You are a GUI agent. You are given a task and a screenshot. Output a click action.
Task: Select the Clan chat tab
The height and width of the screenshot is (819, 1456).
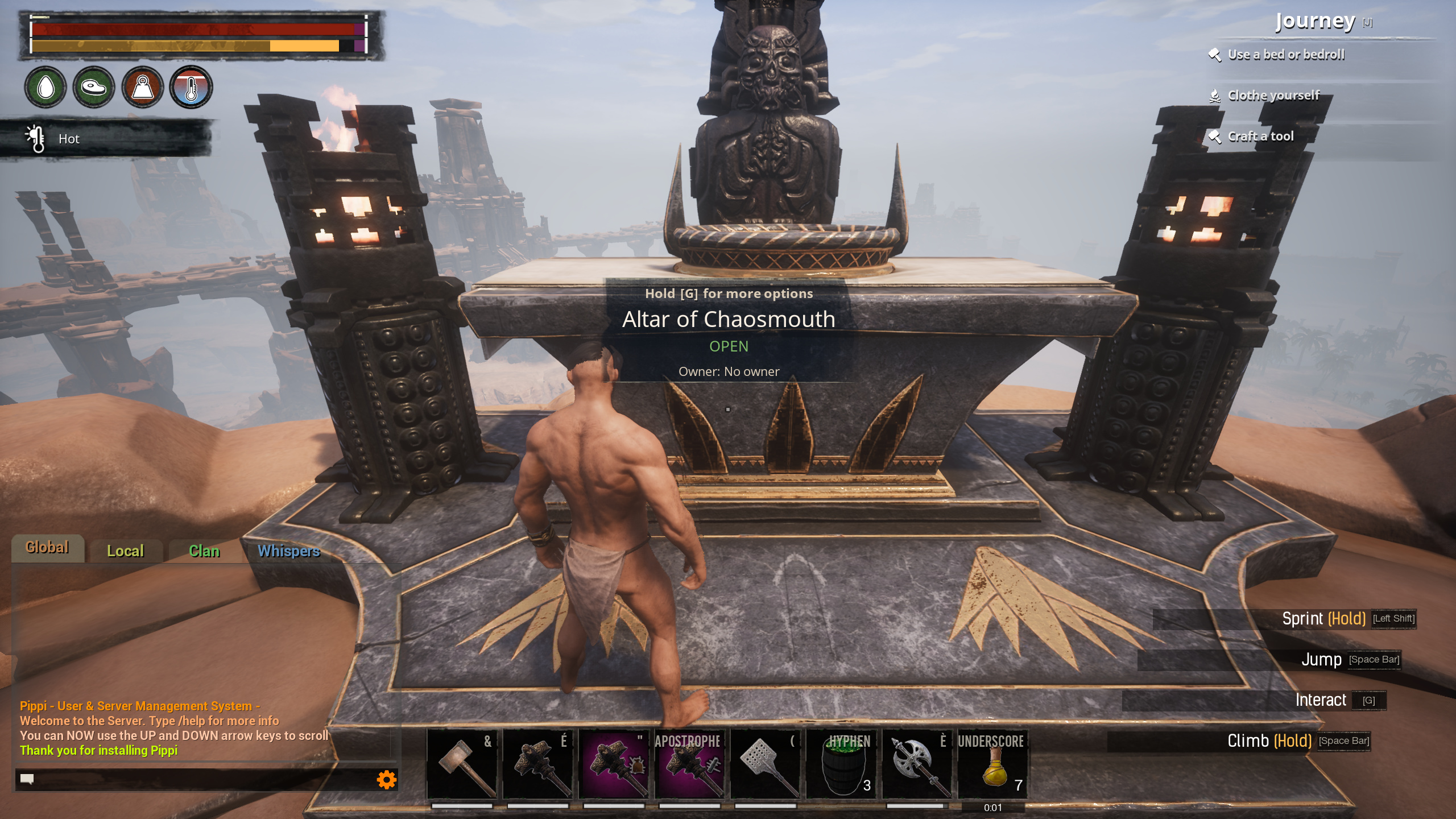click(204, 551)
